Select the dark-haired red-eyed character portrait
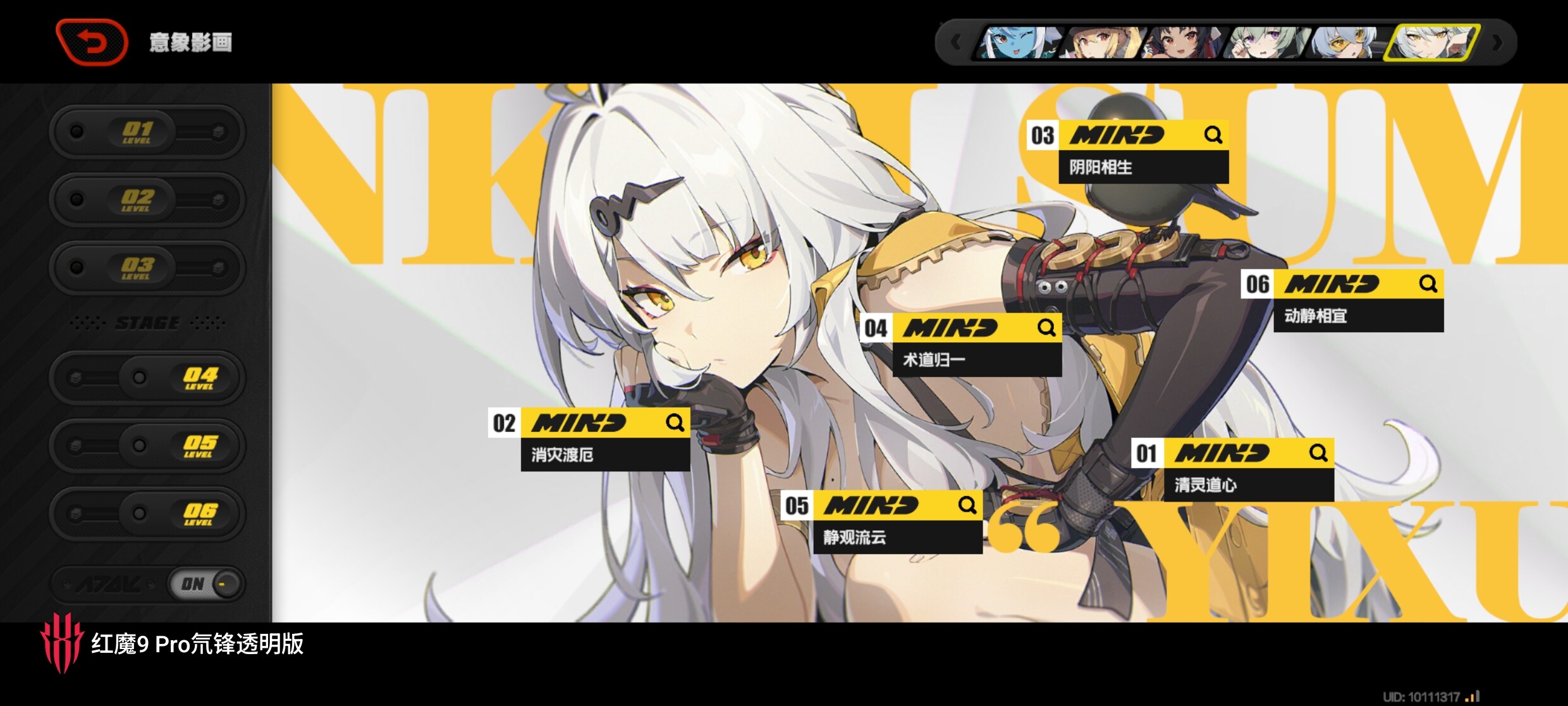 click(x=1181, y=43)
